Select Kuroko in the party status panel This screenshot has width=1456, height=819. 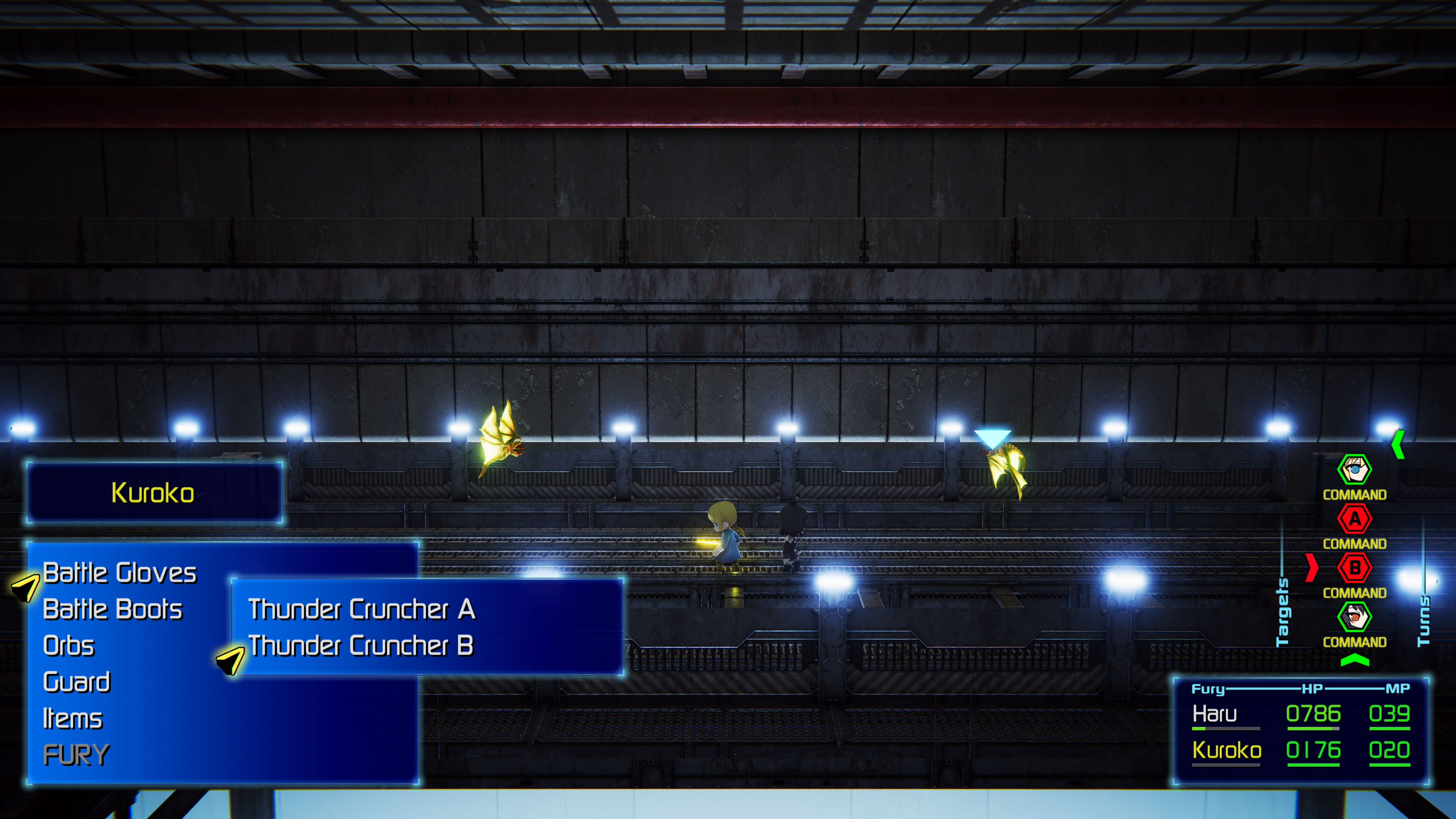[x=1227, y=751]
